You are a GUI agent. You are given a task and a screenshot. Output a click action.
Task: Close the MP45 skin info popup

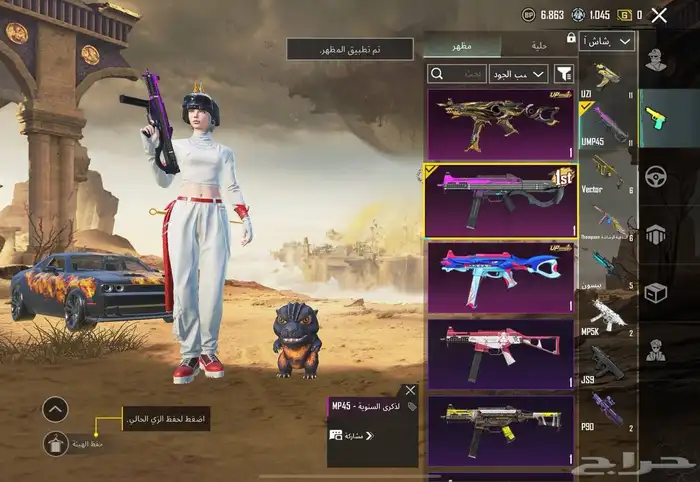click(x=410, y=391)
